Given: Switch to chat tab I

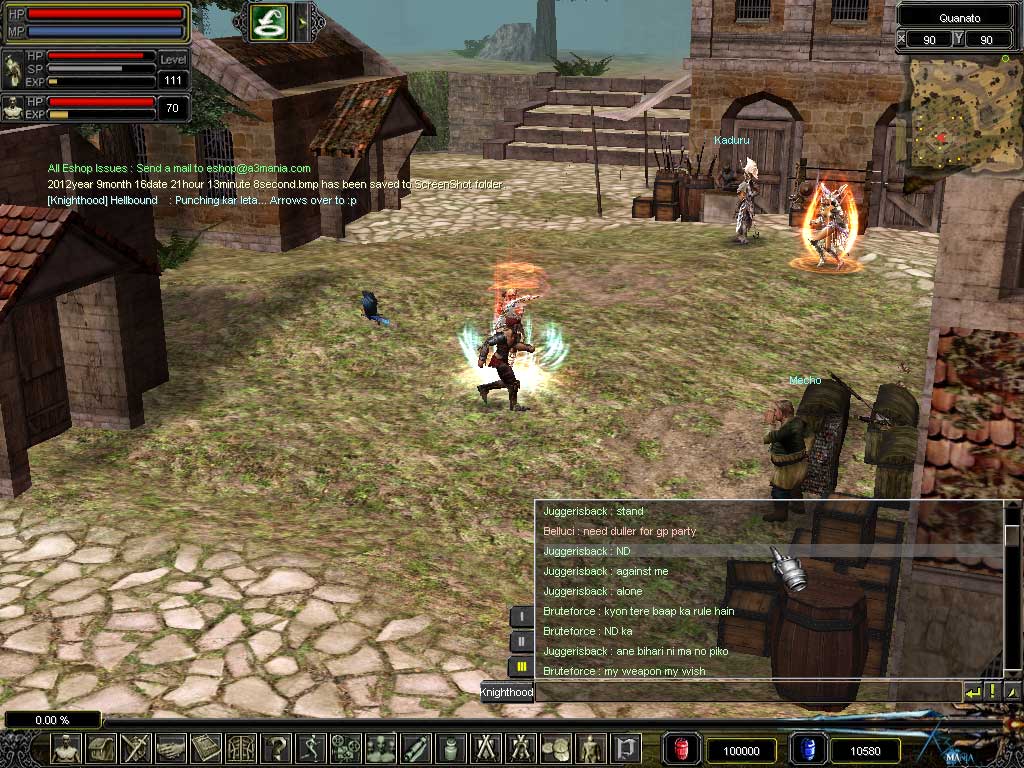Looking at the screenshot, I should 521,617.
